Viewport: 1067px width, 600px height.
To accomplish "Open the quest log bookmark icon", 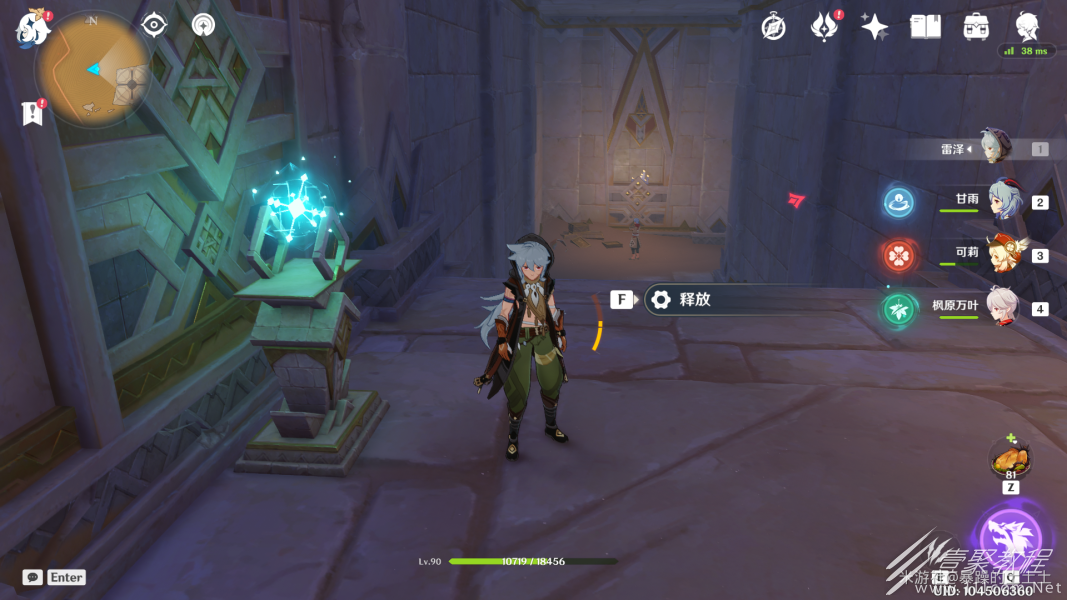I will click(x=32, y=113).
